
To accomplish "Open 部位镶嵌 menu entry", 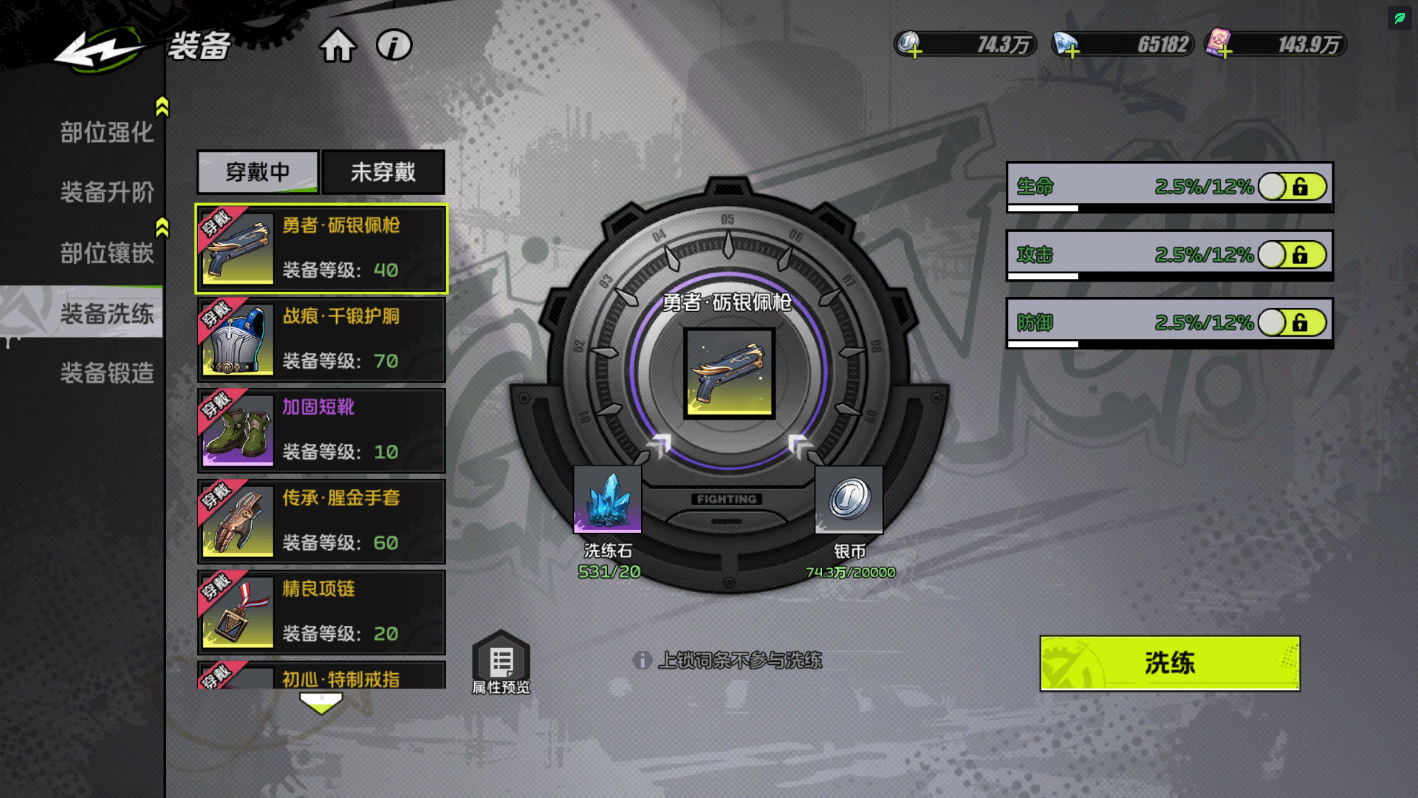I will pyautogui.click(x=106, y=253).
